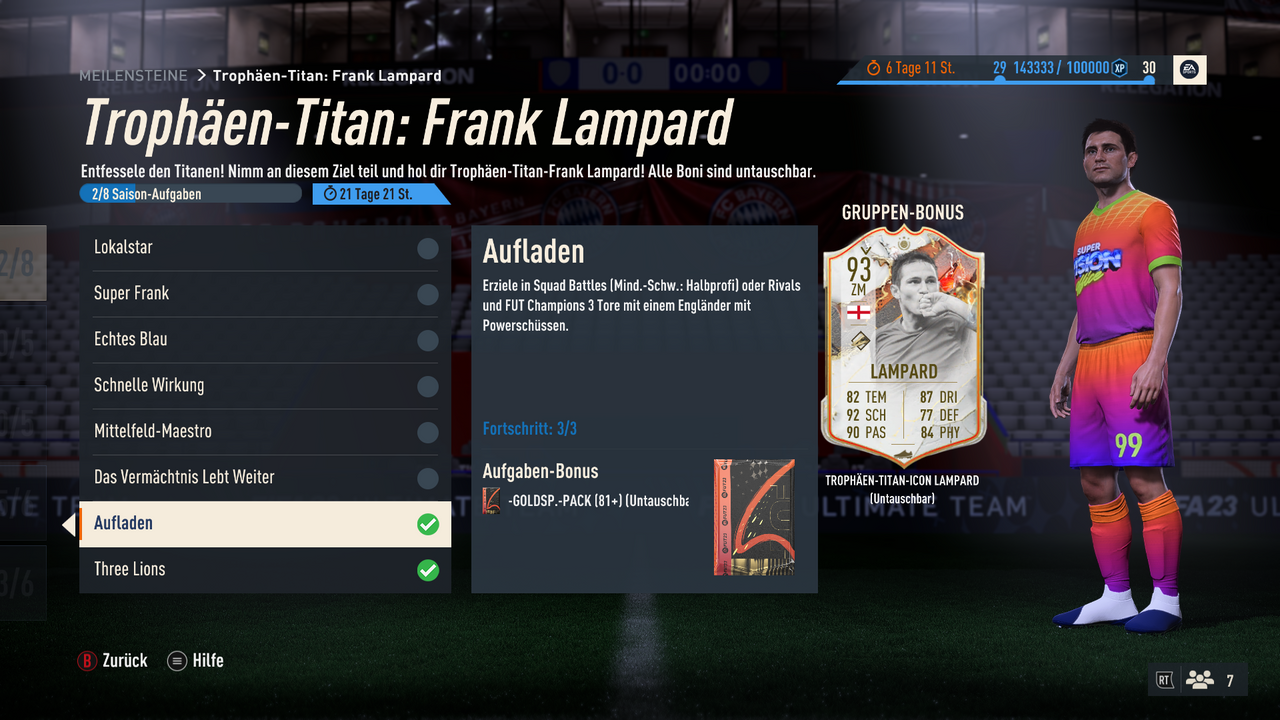
Task: Highlight the Aufladen objective row
Action: pos(265,524)
